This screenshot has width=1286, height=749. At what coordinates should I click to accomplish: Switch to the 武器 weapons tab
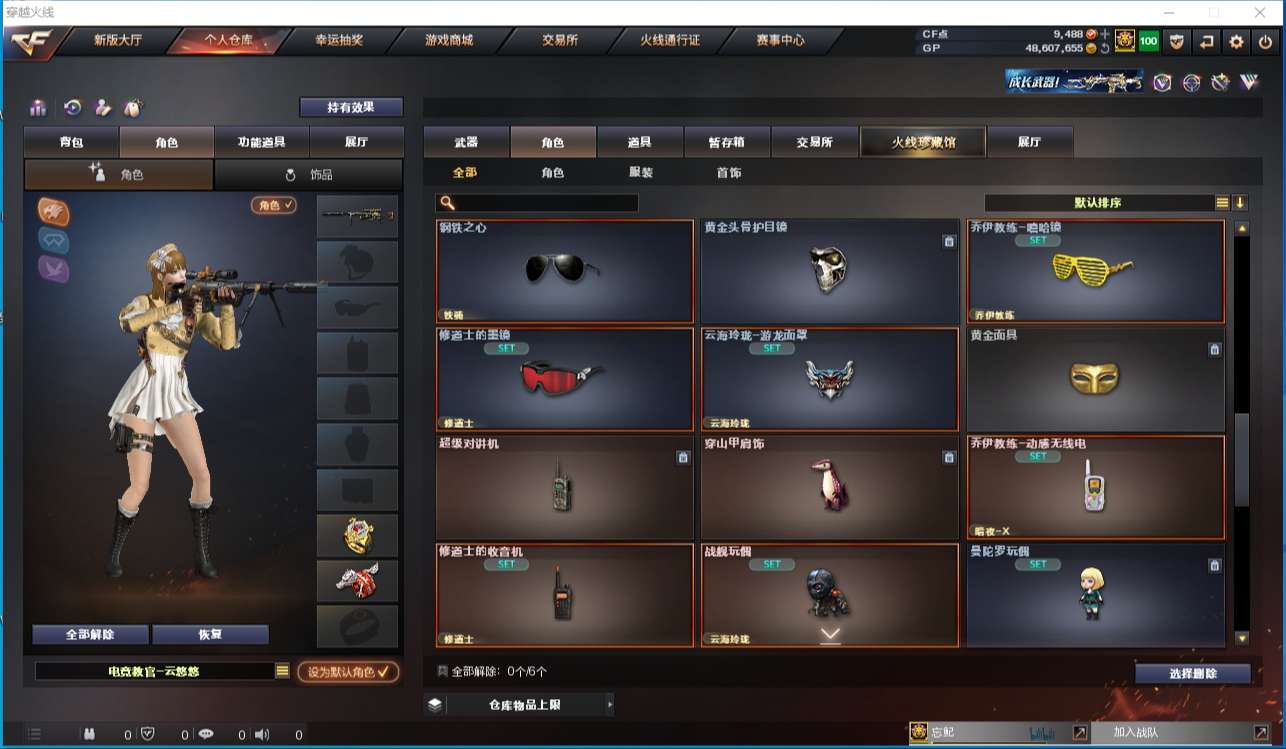466,142
